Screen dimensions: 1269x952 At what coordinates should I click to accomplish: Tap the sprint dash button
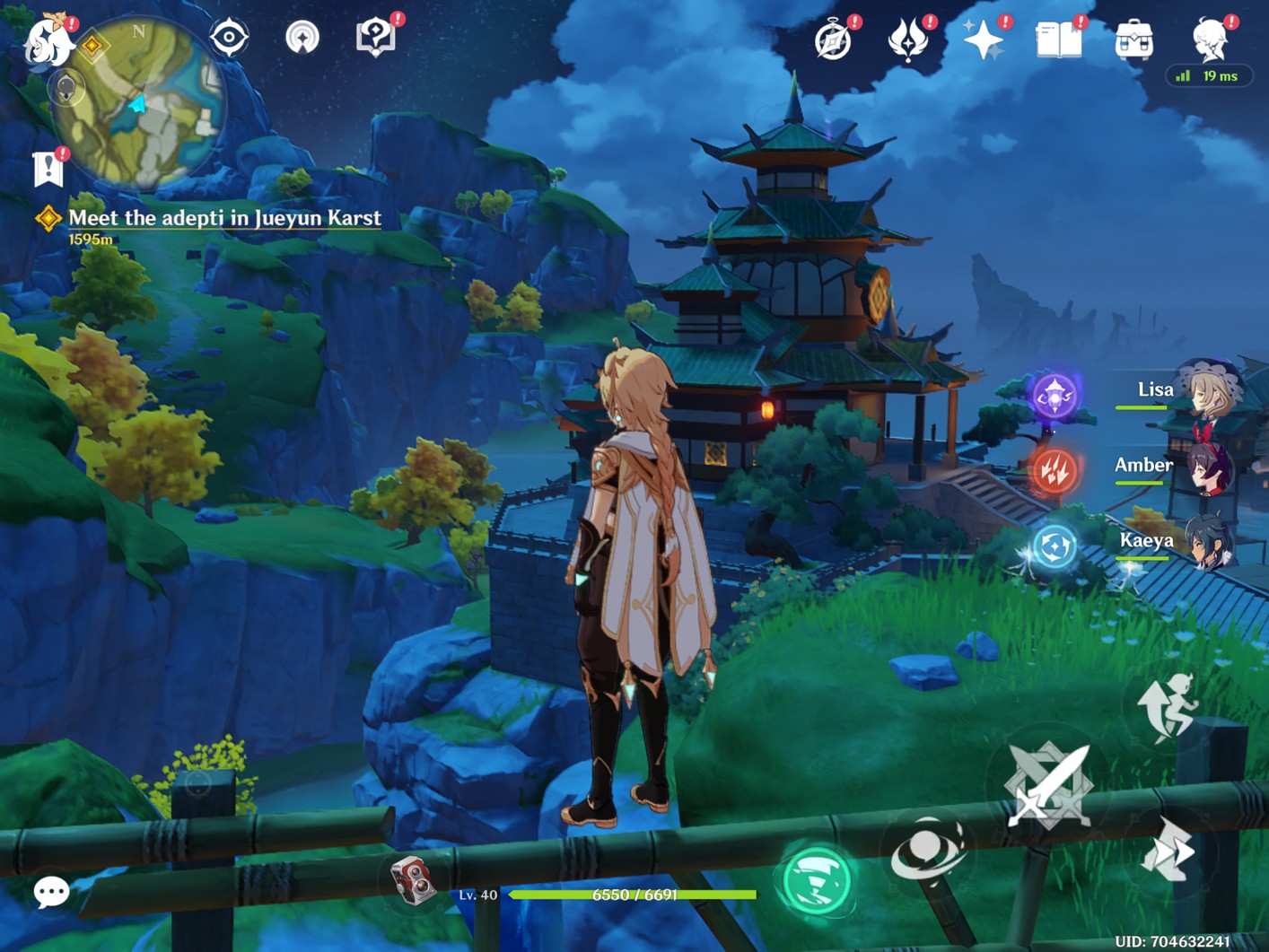(x=1168, y=850)
